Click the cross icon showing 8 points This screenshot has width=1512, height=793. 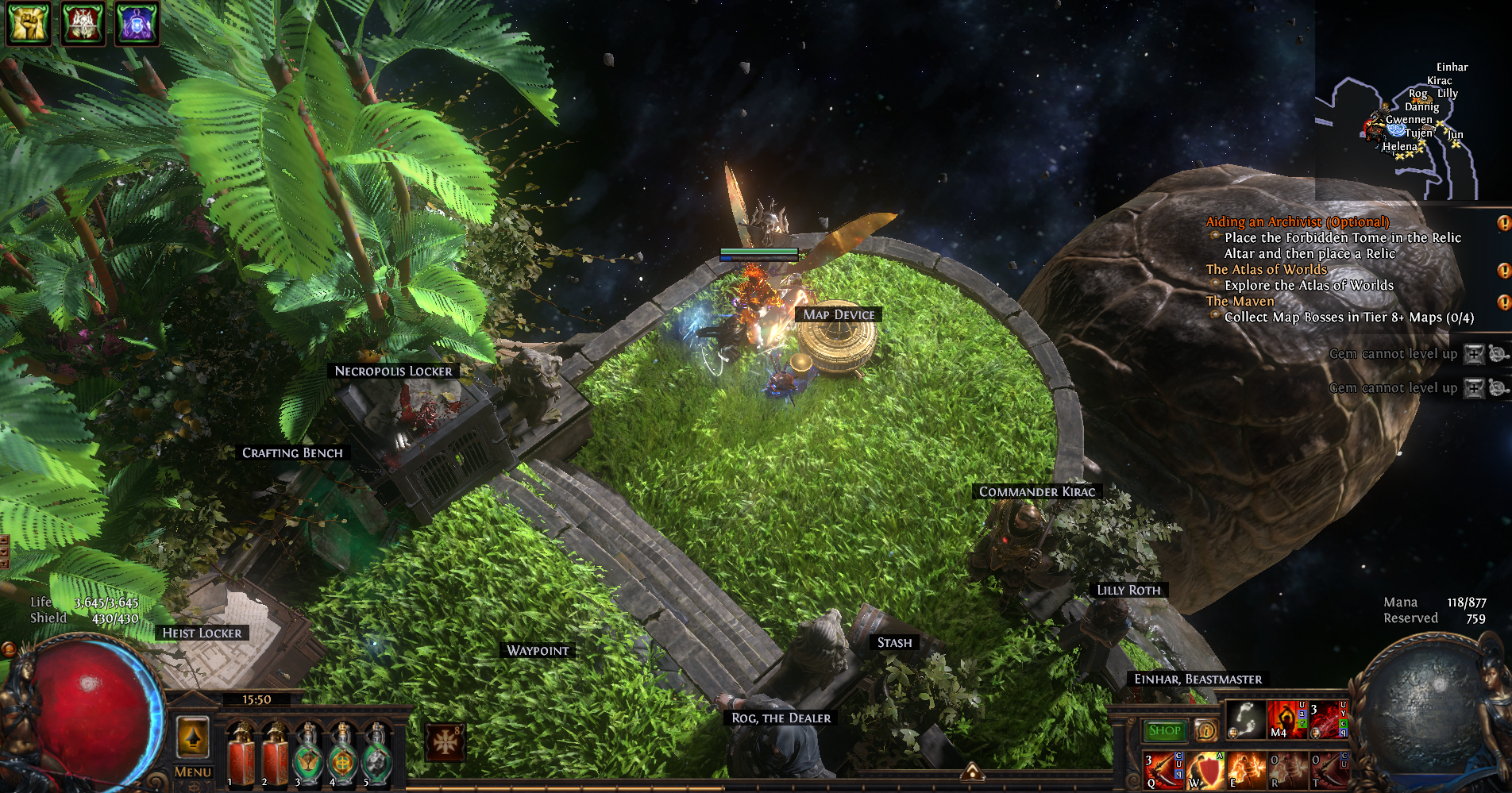tap(445, 742)
